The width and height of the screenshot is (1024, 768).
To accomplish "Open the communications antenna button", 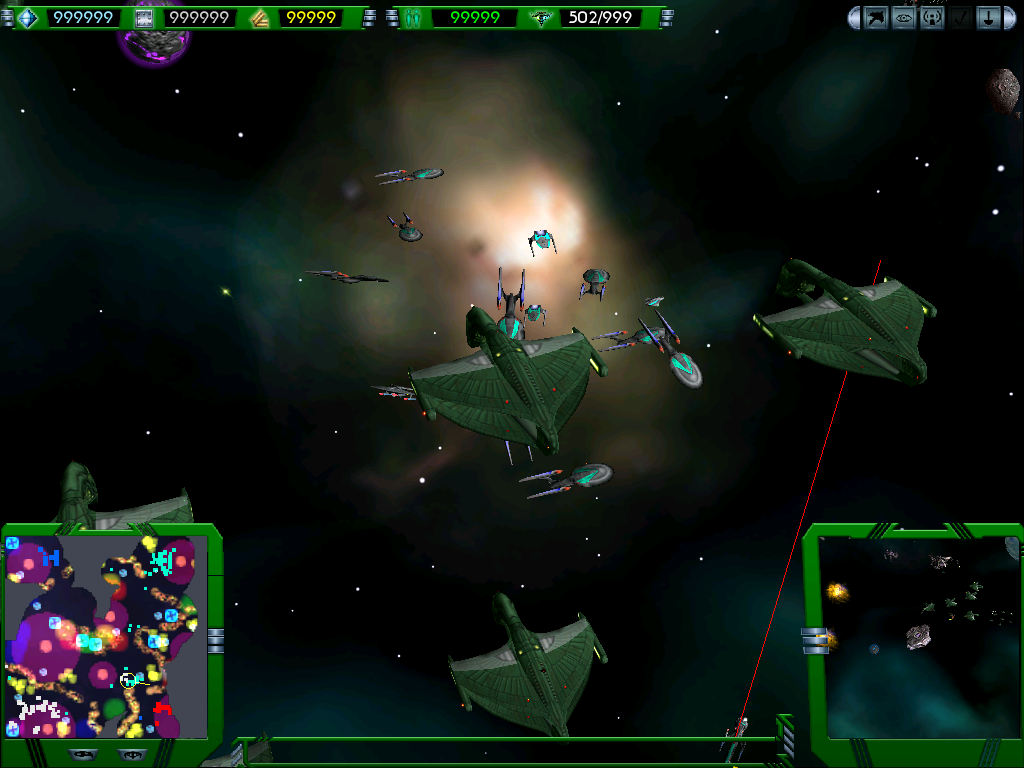I will click(932, 18).
